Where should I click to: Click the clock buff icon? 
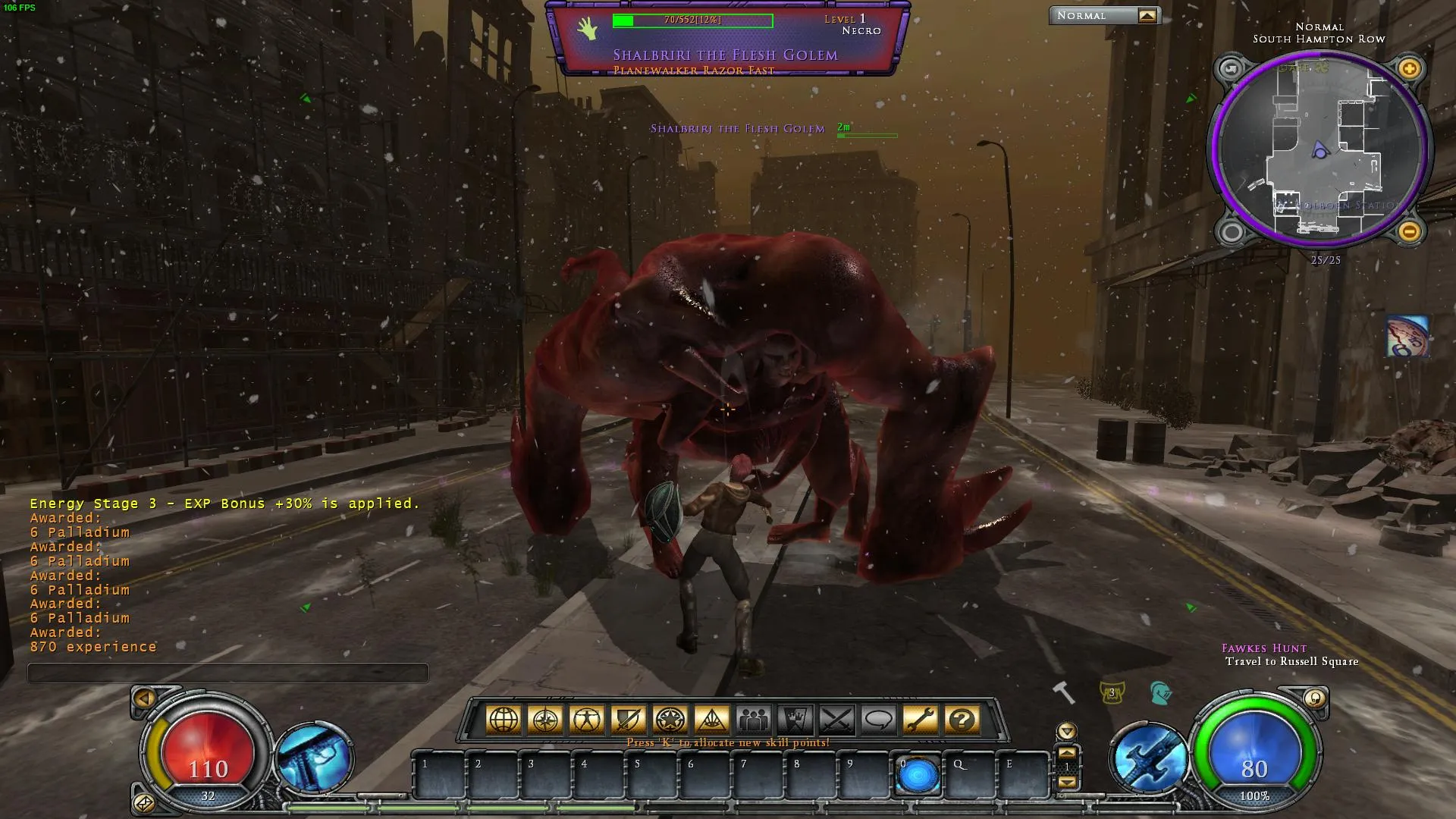1407,337
